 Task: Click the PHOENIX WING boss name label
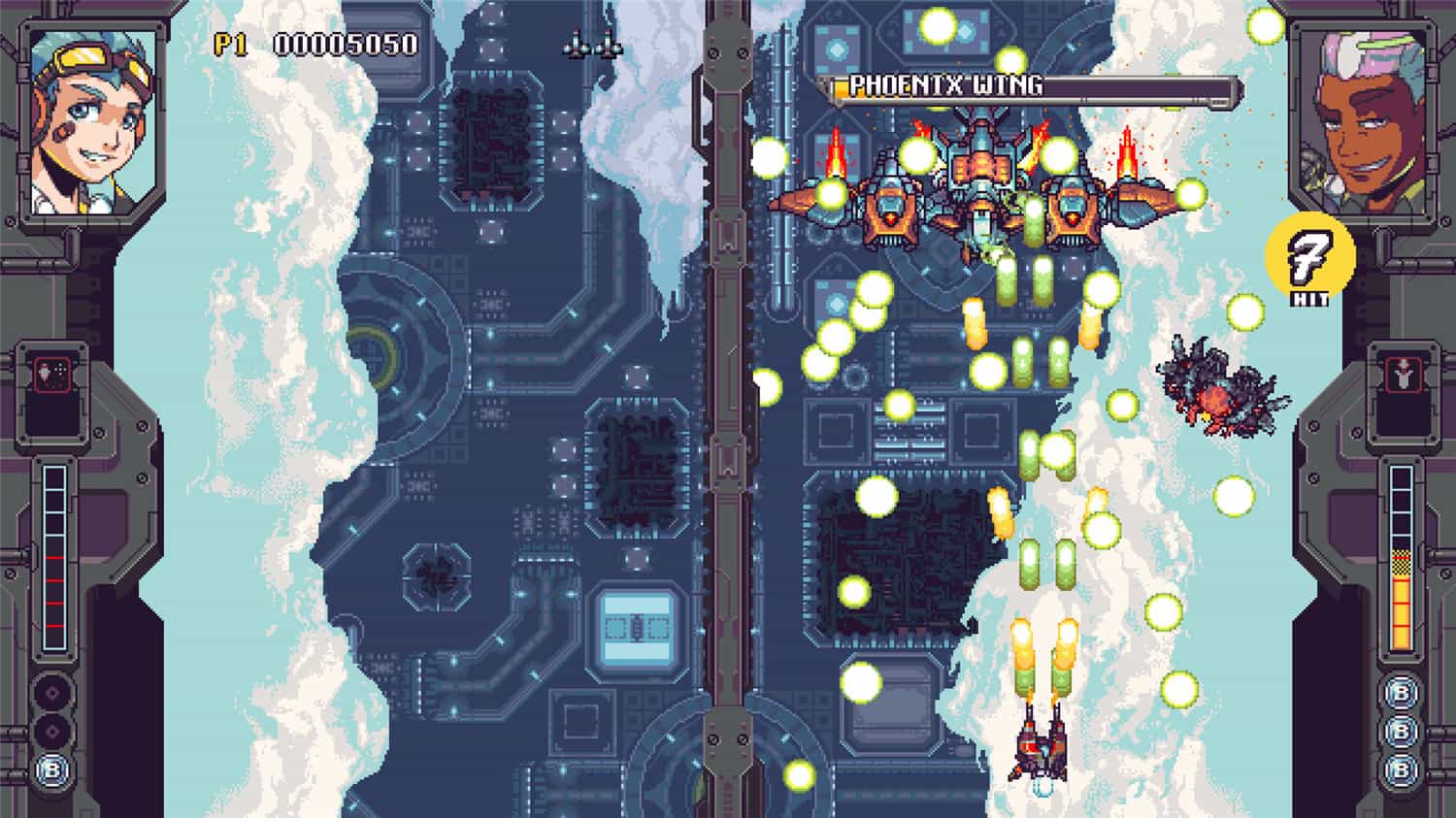click(944, 85)
